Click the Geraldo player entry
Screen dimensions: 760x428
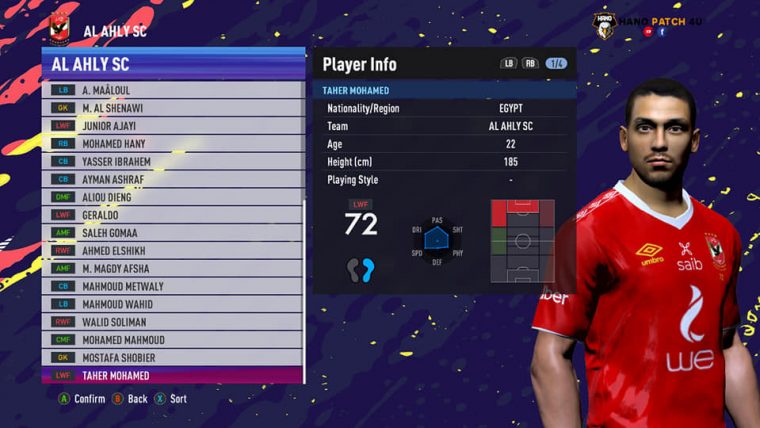pos(170,215)
